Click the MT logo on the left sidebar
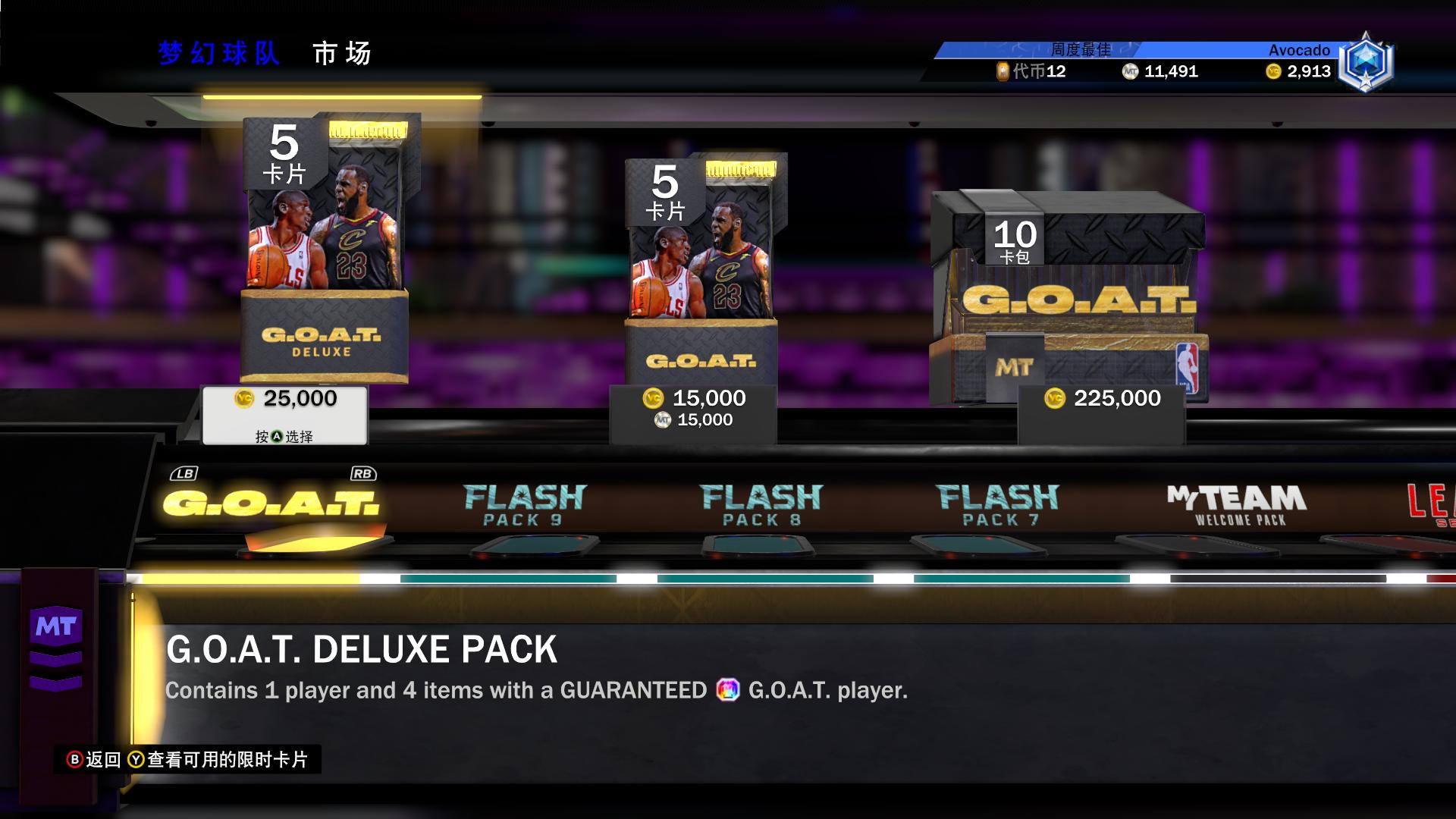Image resolution: width=1456 pixels, height=819 pixels. pyautogui.click(x=58, y=624)
